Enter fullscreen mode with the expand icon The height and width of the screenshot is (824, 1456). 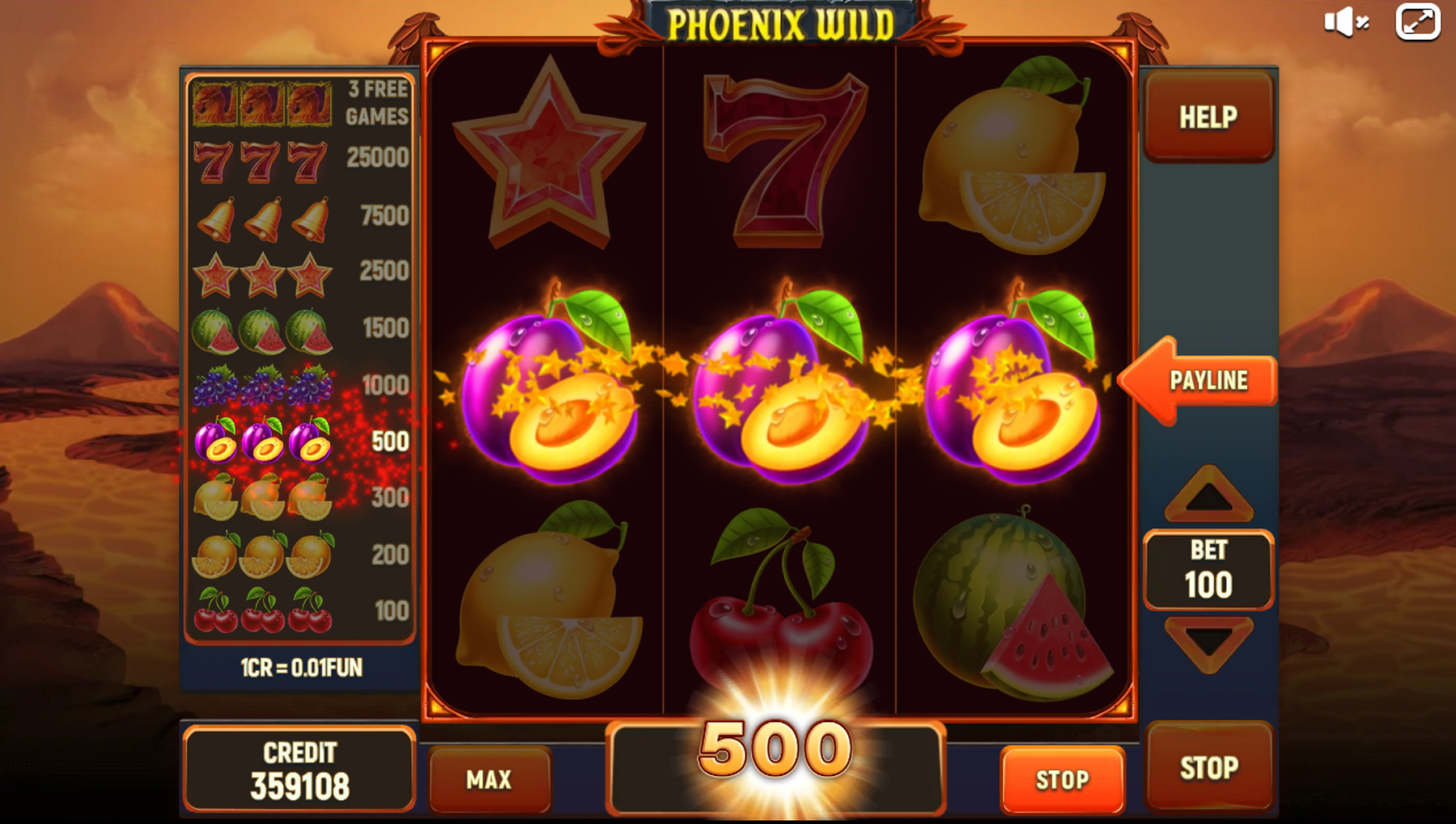pos(1418,22)
